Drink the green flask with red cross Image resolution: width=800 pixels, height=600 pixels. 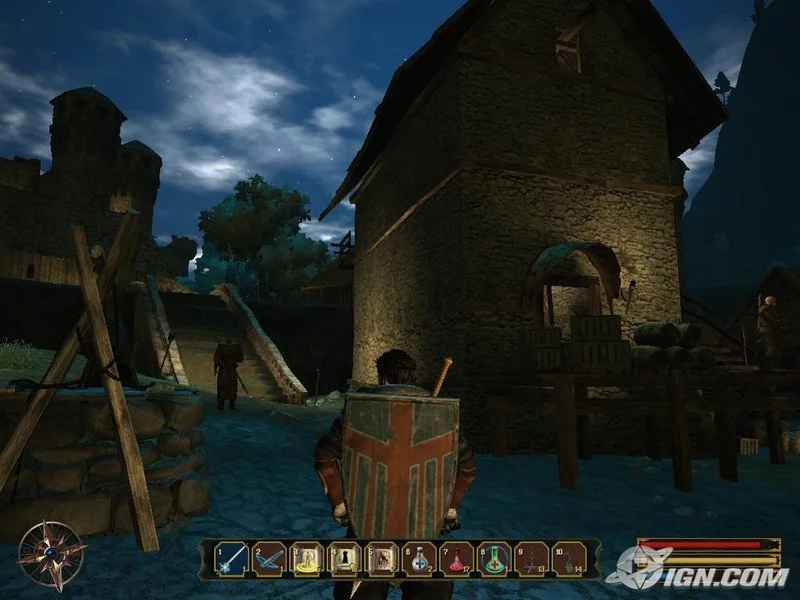pyautogui.click(x=494, y=558)
